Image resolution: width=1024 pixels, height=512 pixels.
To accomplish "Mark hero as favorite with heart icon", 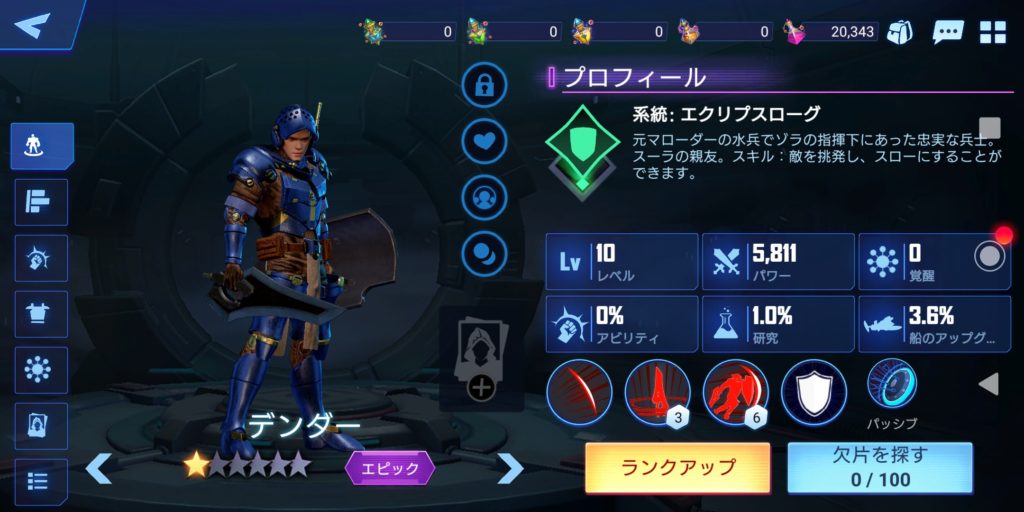I will pyautogui.click(x=484, y=142).
